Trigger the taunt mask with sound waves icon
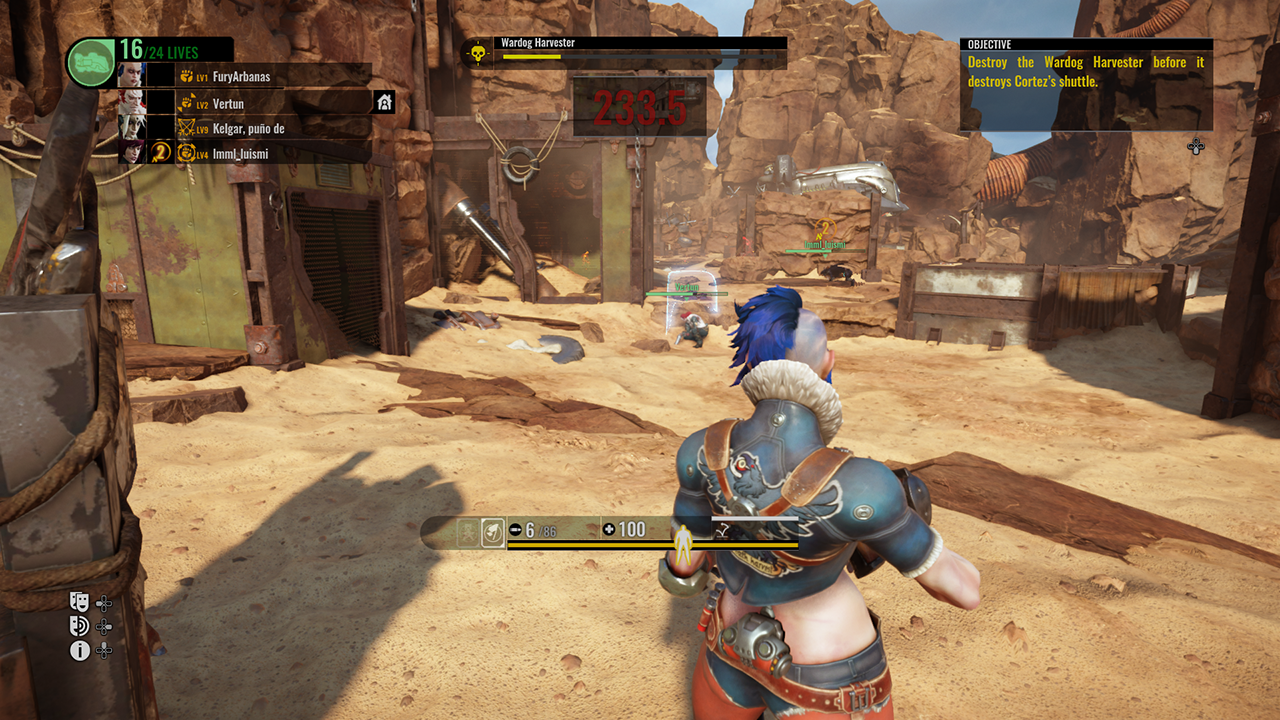This screenshot has width=1280, height=720. point(80,626)
